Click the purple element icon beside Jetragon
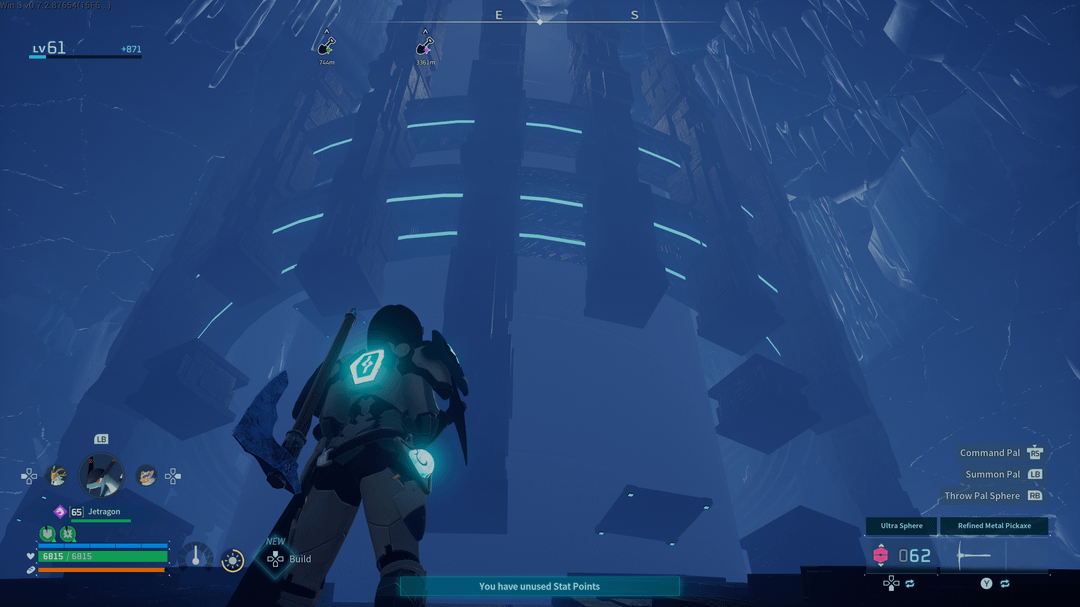The height and width of the screenshot is (607, 1080). point(60,512)
